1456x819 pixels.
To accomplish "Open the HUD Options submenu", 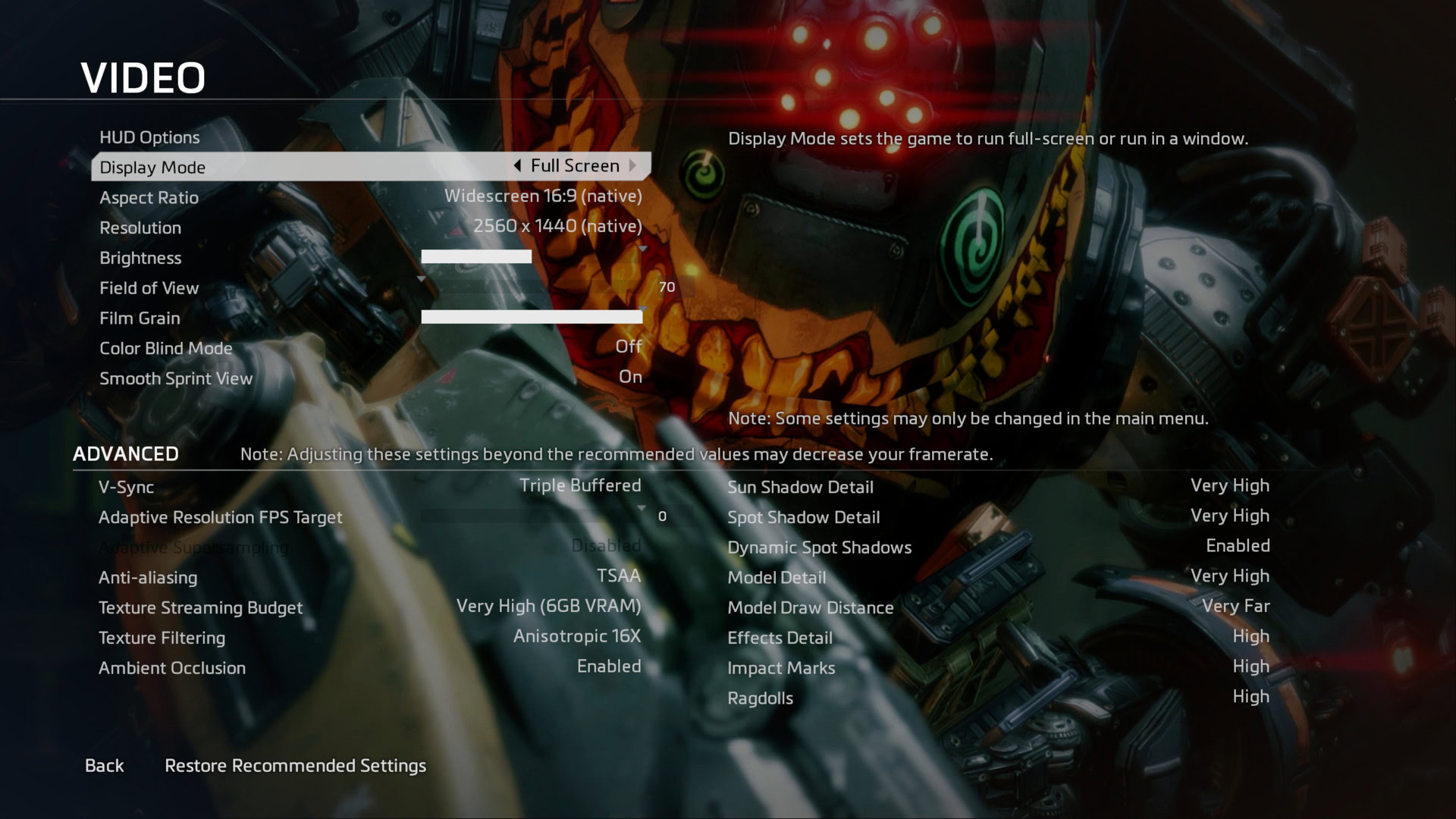I will (149, 137).
